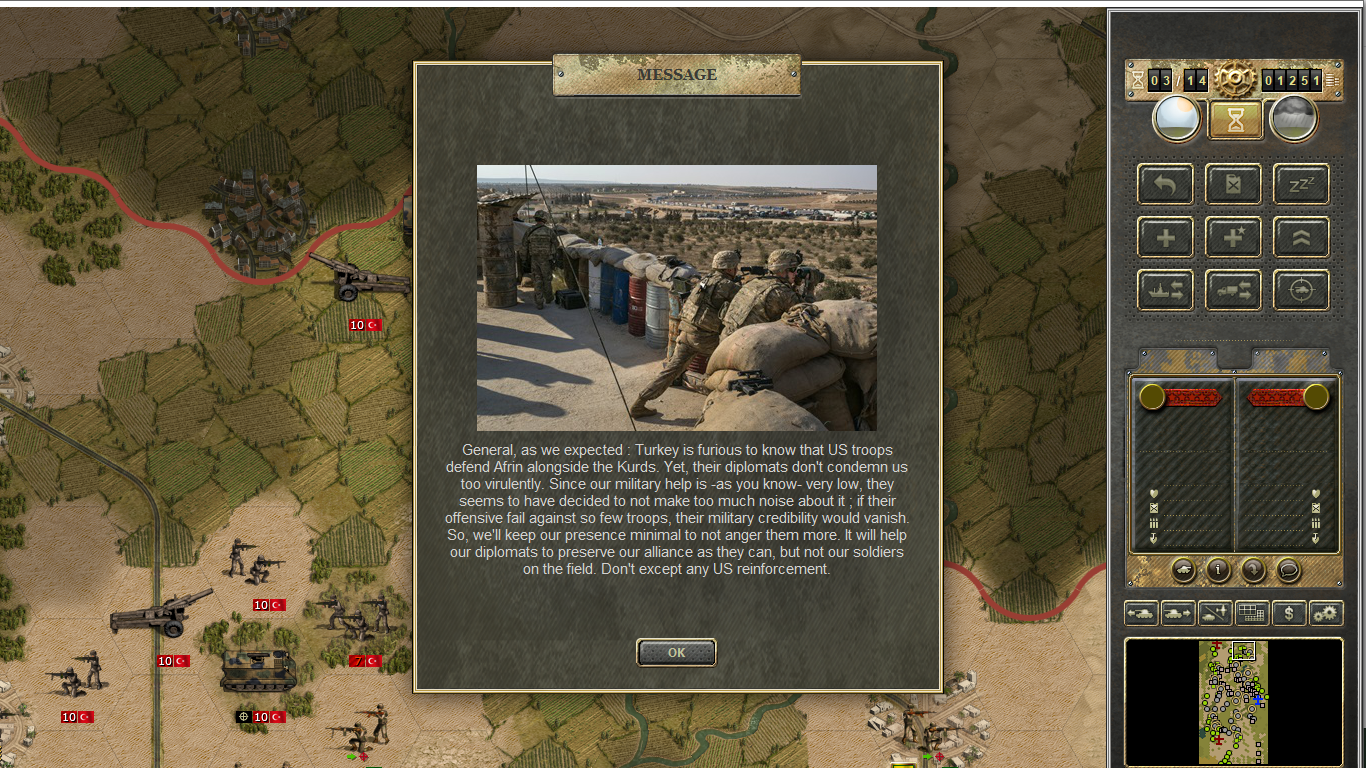Open the options with the gears button
Screen dimensions: 1366x768
tap(1326, 613)
